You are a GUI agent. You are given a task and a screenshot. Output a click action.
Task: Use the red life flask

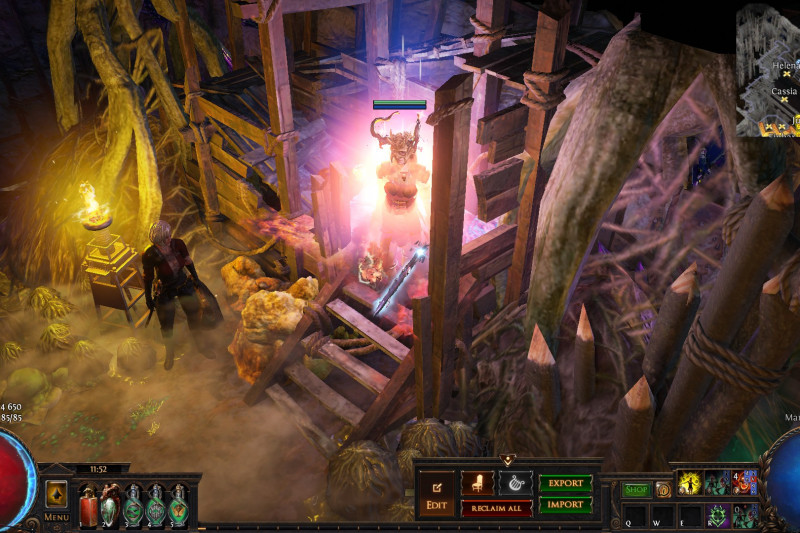pyautogui.click(x=88, y=506)
